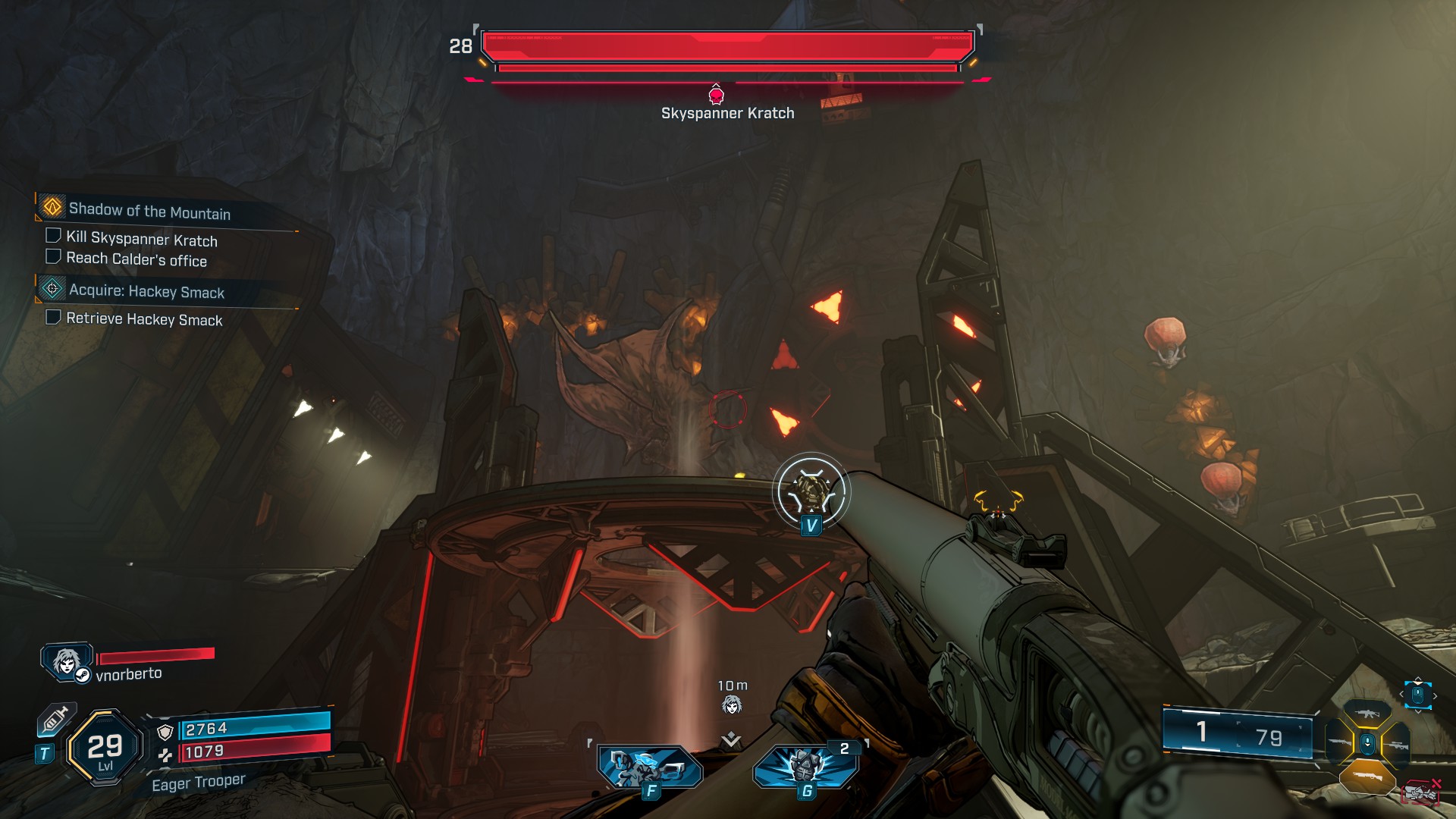Select the Shadow of the Mountain quest tracker
Image resolution: width=1456 pixels, height=819 pixels.
pyautogui.click(x=149, y=210)
